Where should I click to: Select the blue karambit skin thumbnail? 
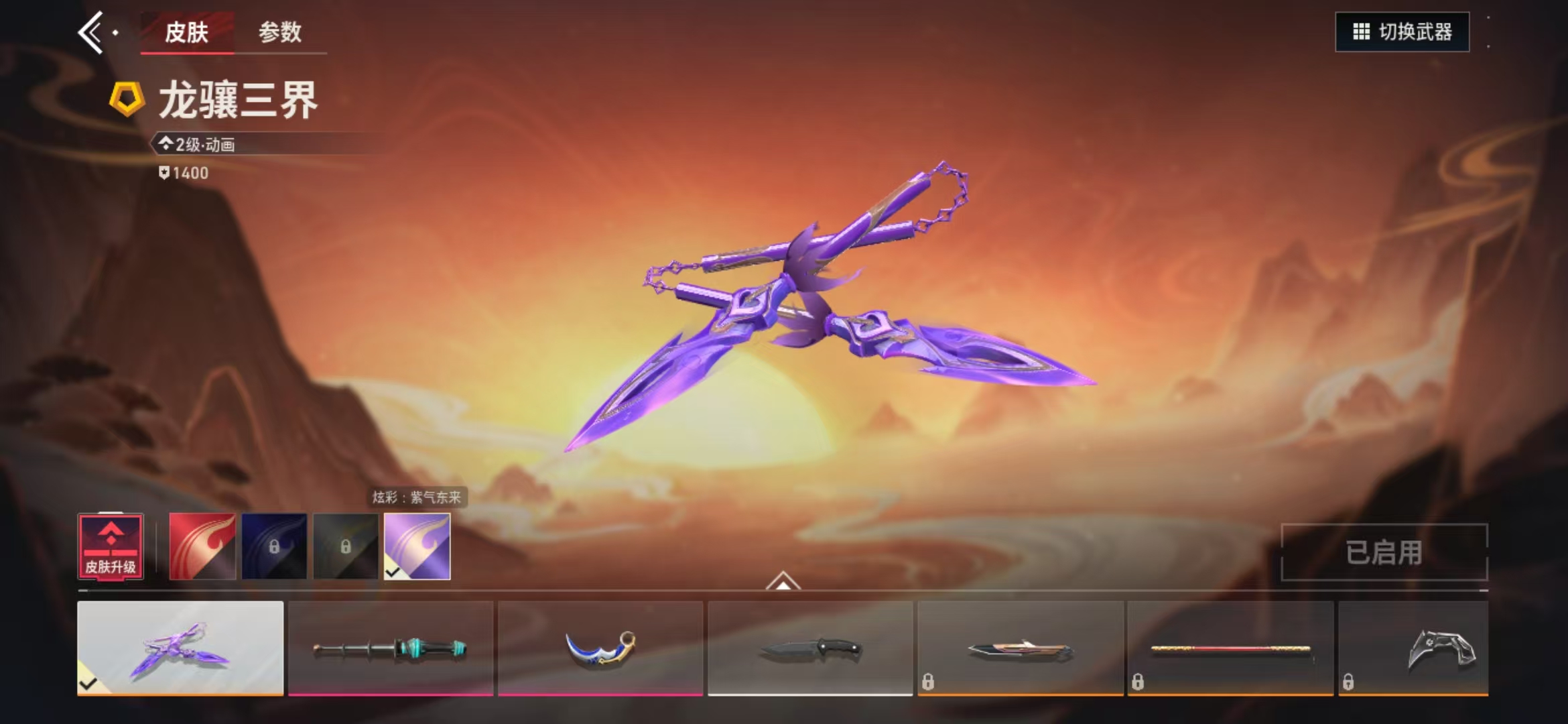(x=600, y=648)
